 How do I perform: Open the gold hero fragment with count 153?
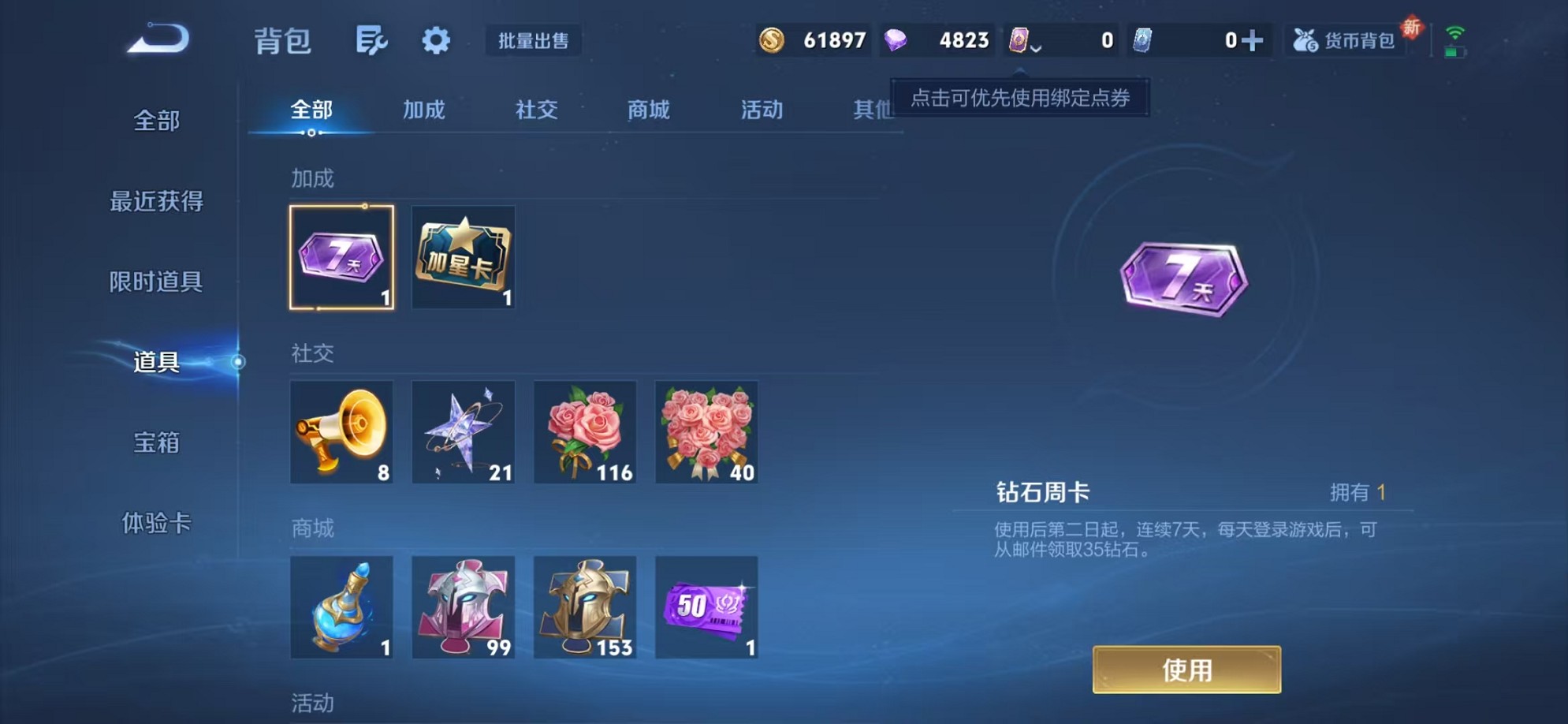click(585, 607)
